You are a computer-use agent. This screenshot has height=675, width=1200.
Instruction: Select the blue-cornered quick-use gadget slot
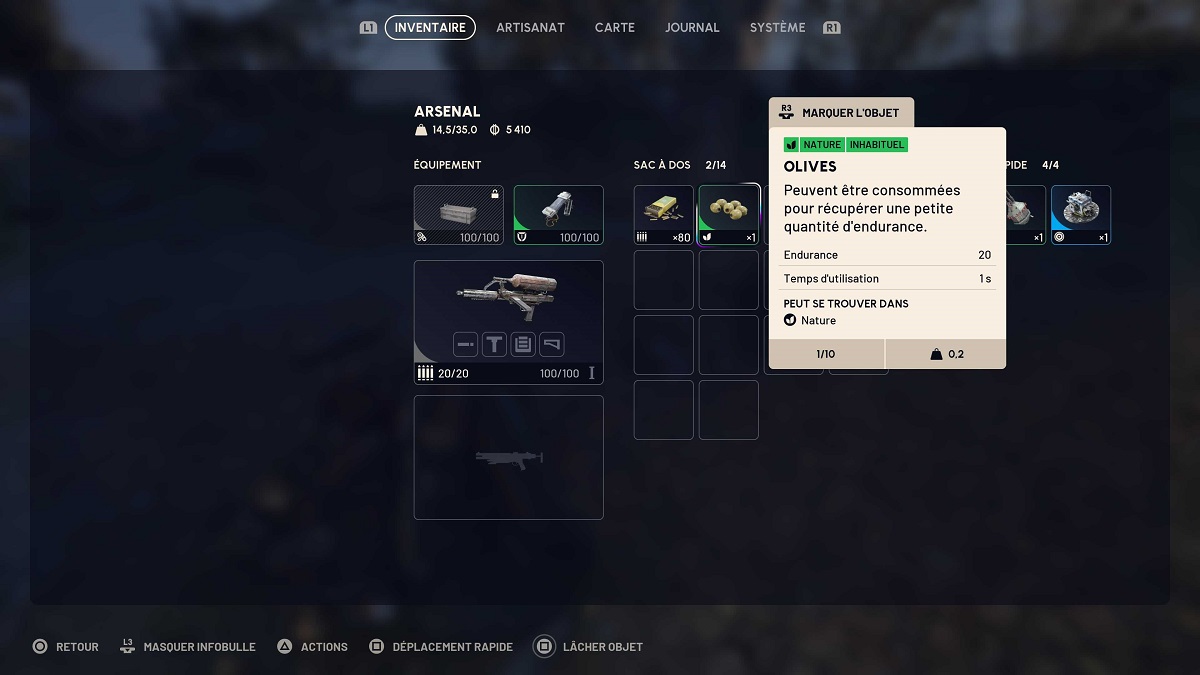[x=1081, y=214]
